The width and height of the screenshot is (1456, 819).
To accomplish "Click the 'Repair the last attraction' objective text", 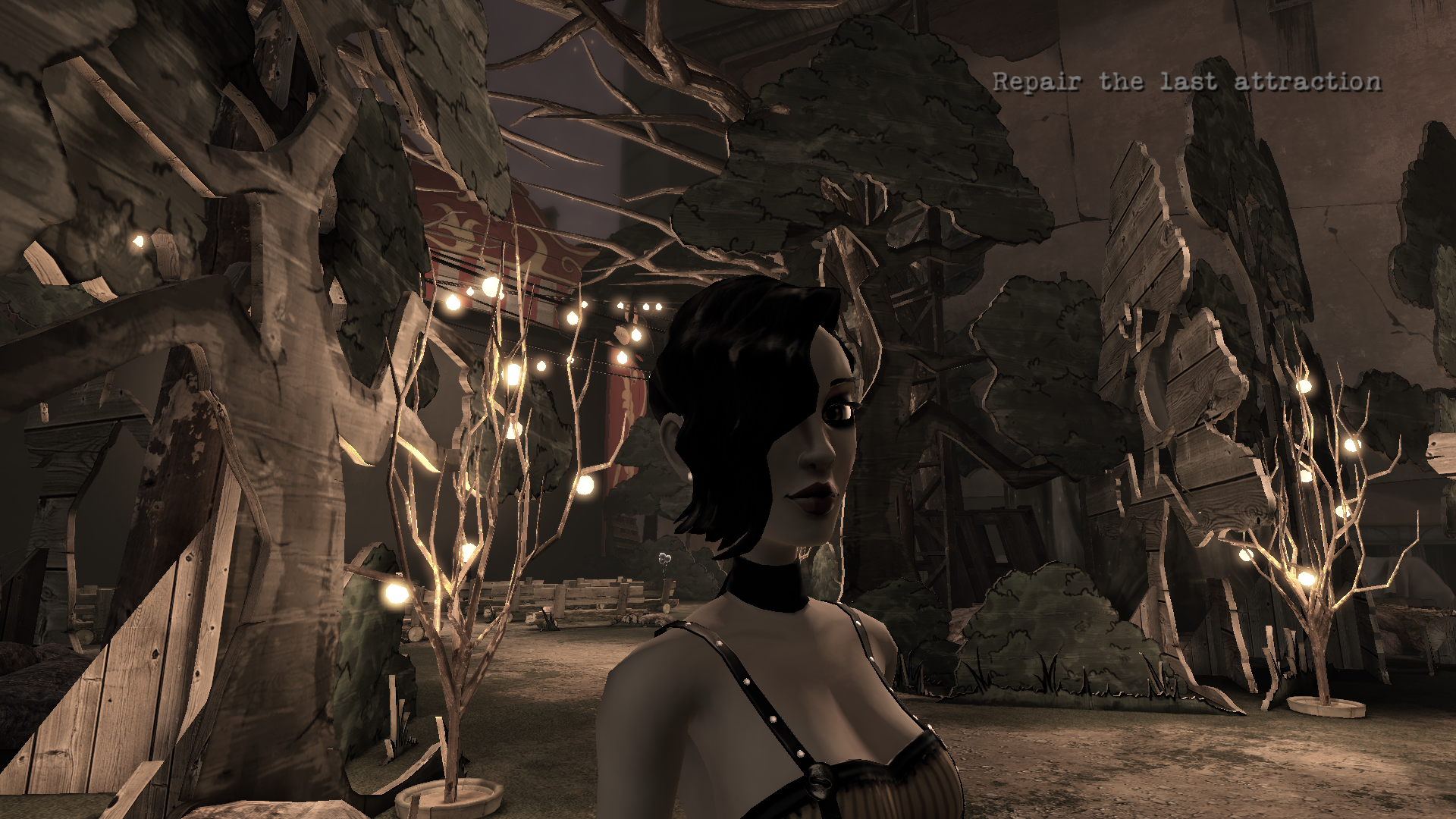I will click(x=1187, y=82).
